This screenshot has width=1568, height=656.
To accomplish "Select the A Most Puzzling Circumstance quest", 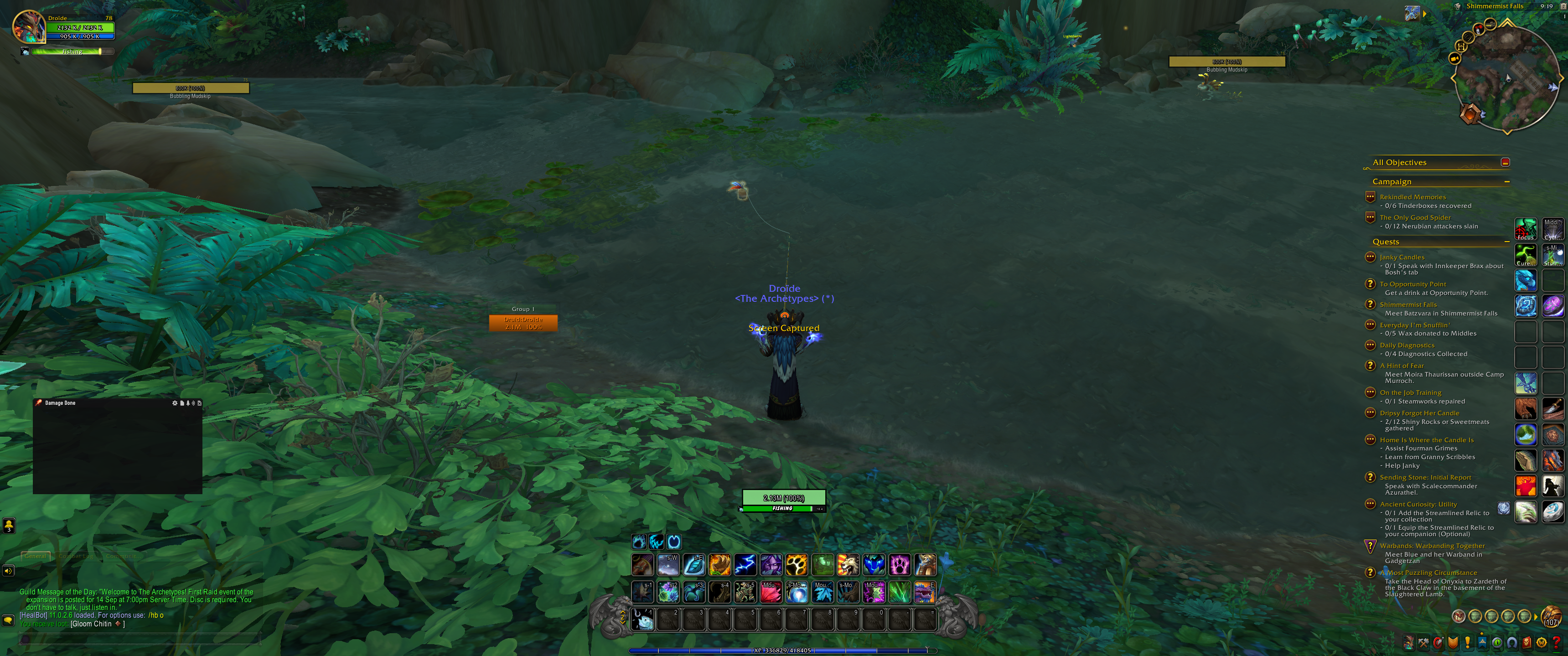I will coord(1428,573).
